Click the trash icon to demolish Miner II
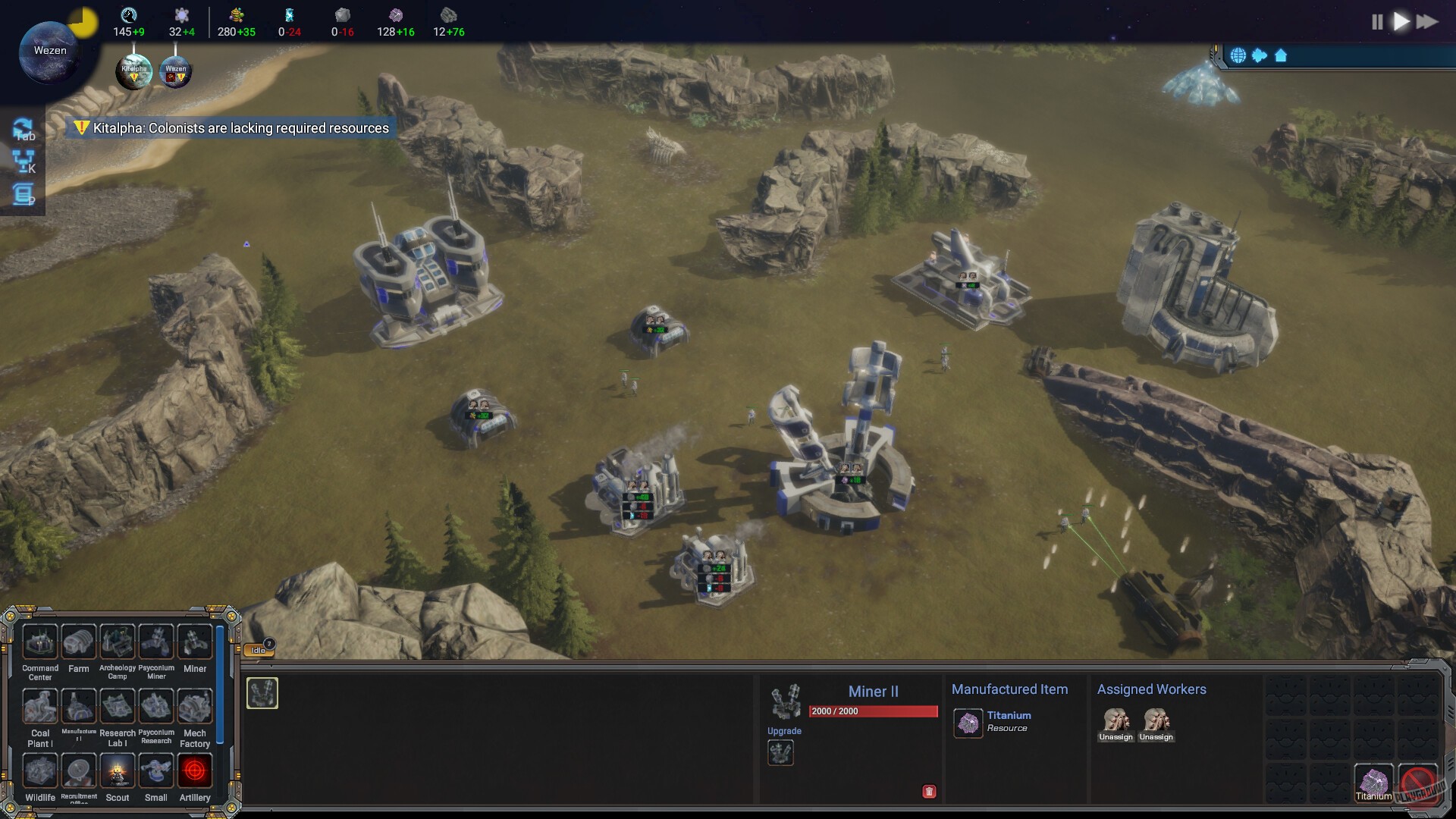This screenshot has height=819, width=1456. tap(928, 791)
